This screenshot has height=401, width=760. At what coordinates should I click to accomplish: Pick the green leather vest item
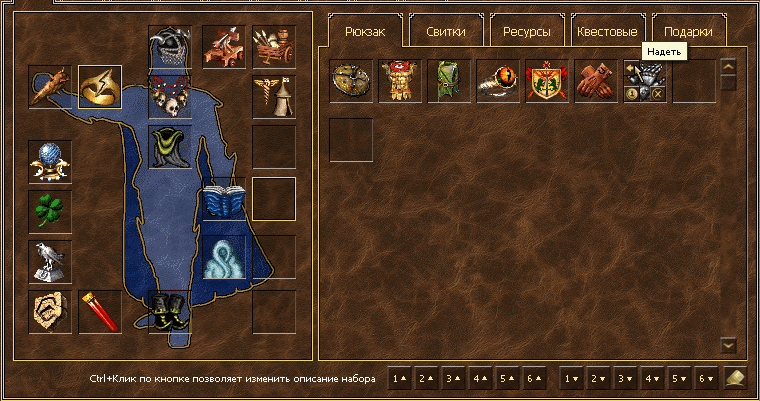pos(449,81)
